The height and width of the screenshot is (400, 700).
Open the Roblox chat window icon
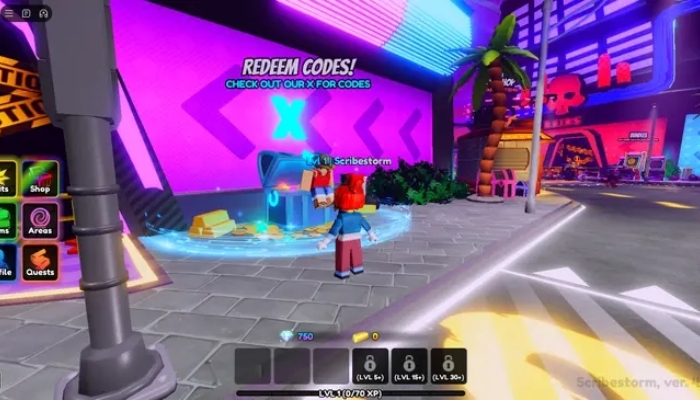(x=25, y=13)
